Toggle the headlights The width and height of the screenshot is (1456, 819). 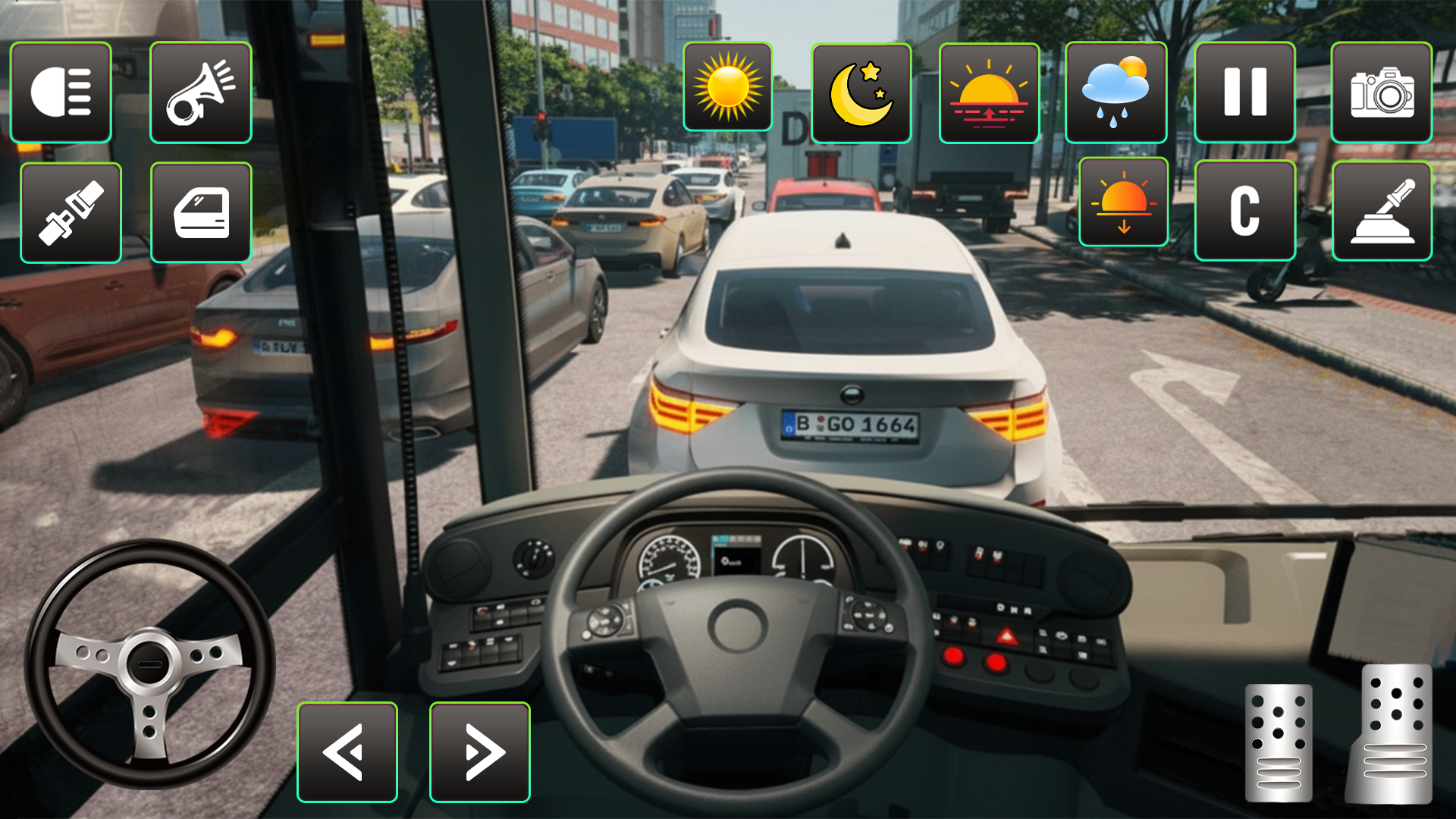pyautogui.click(x=61, y=93)
